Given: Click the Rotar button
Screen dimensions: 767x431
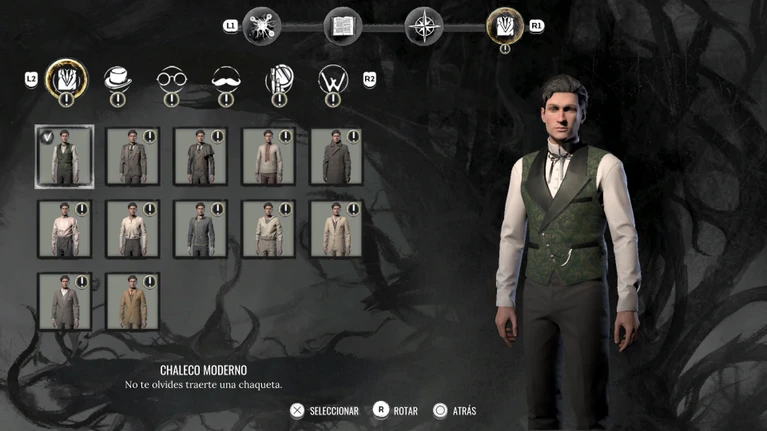Looking at the screenshot, I should [395, 411].
